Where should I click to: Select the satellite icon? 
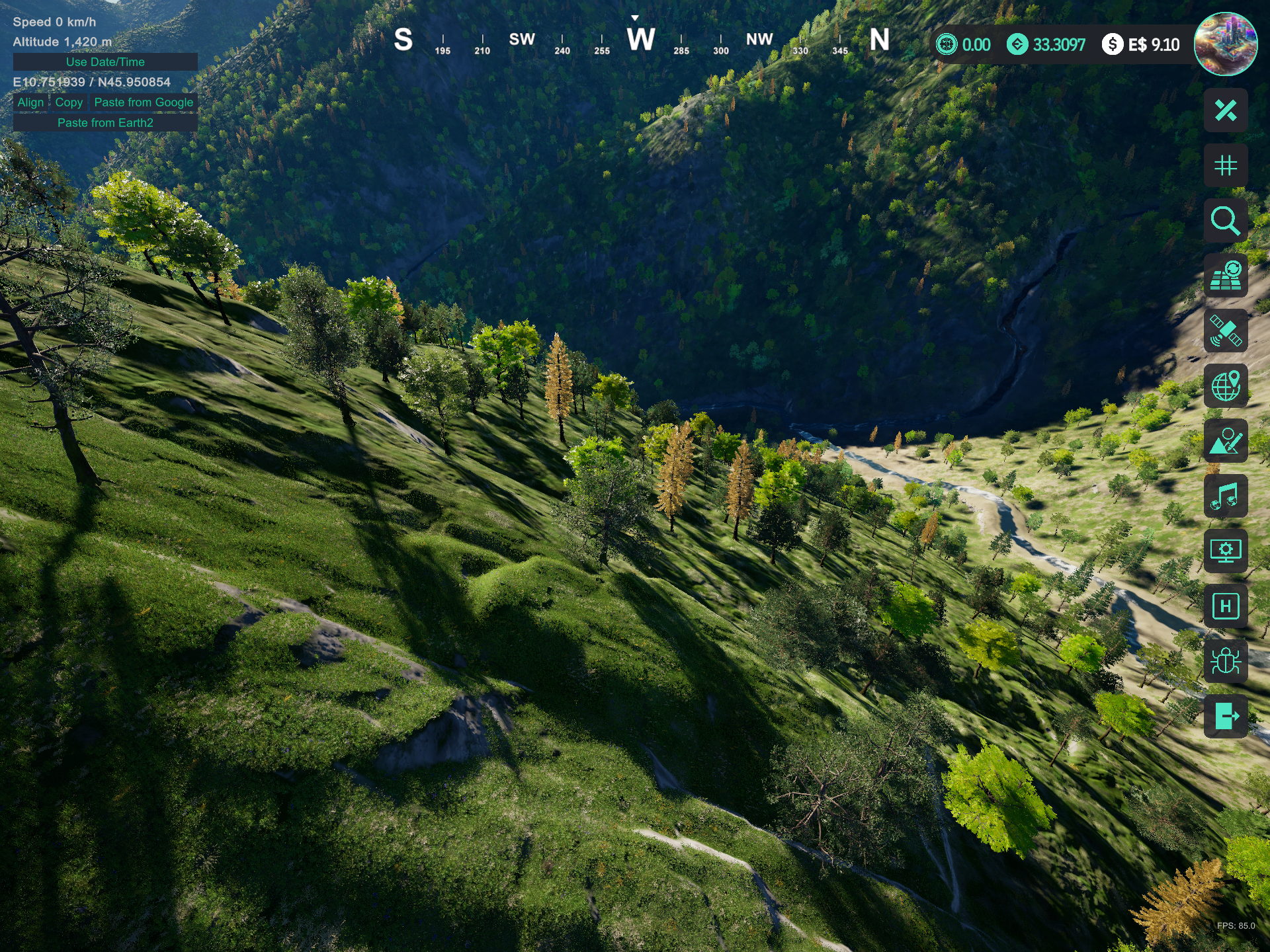1225,331
